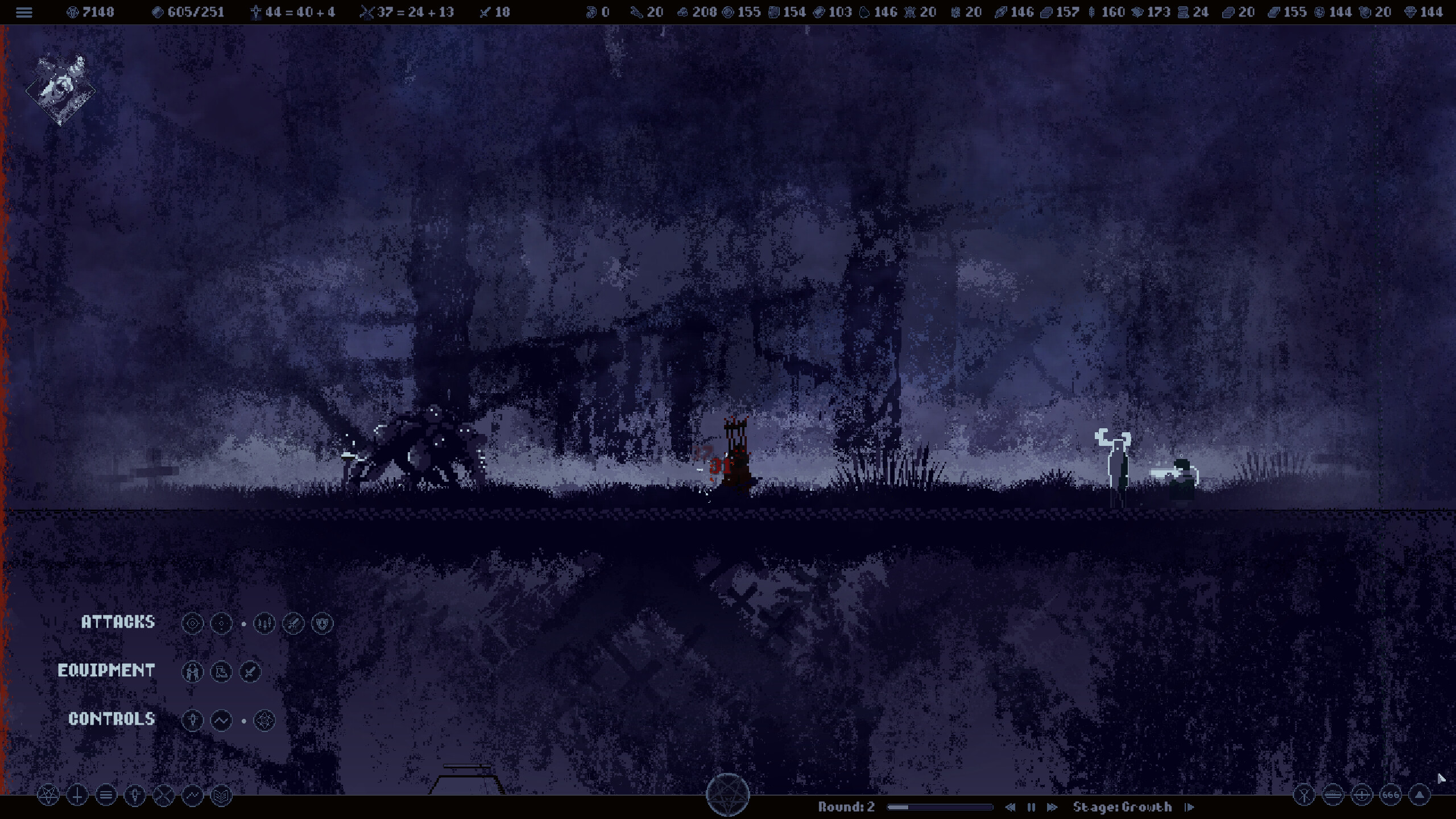Click the portrait minimap in top-left corner
Viewport: 1456px width, 819px height.
click(59, 88)
